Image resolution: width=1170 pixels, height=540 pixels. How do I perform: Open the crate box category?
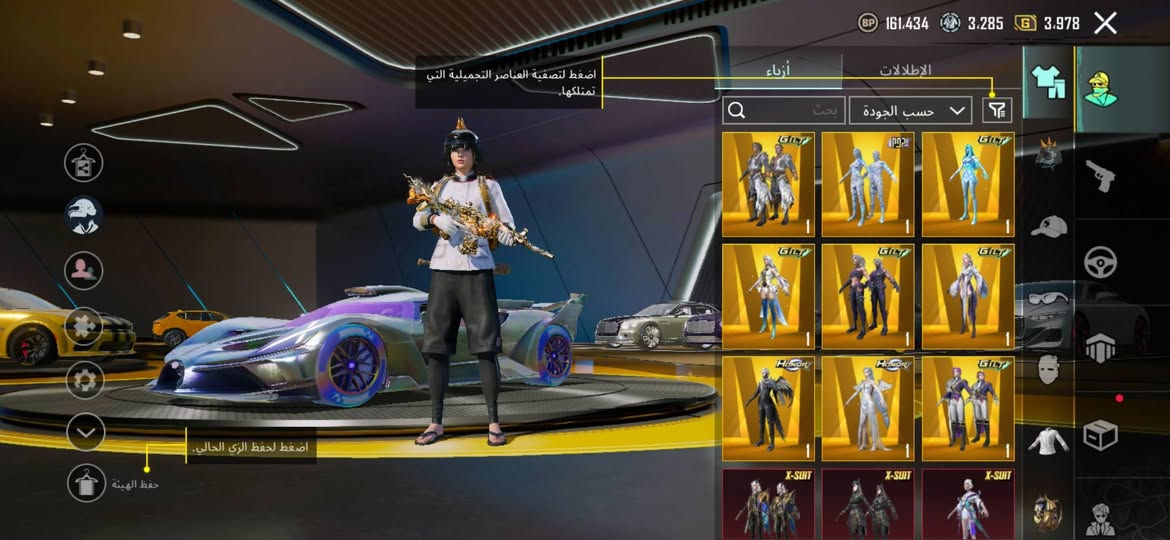click(1101, 435)
